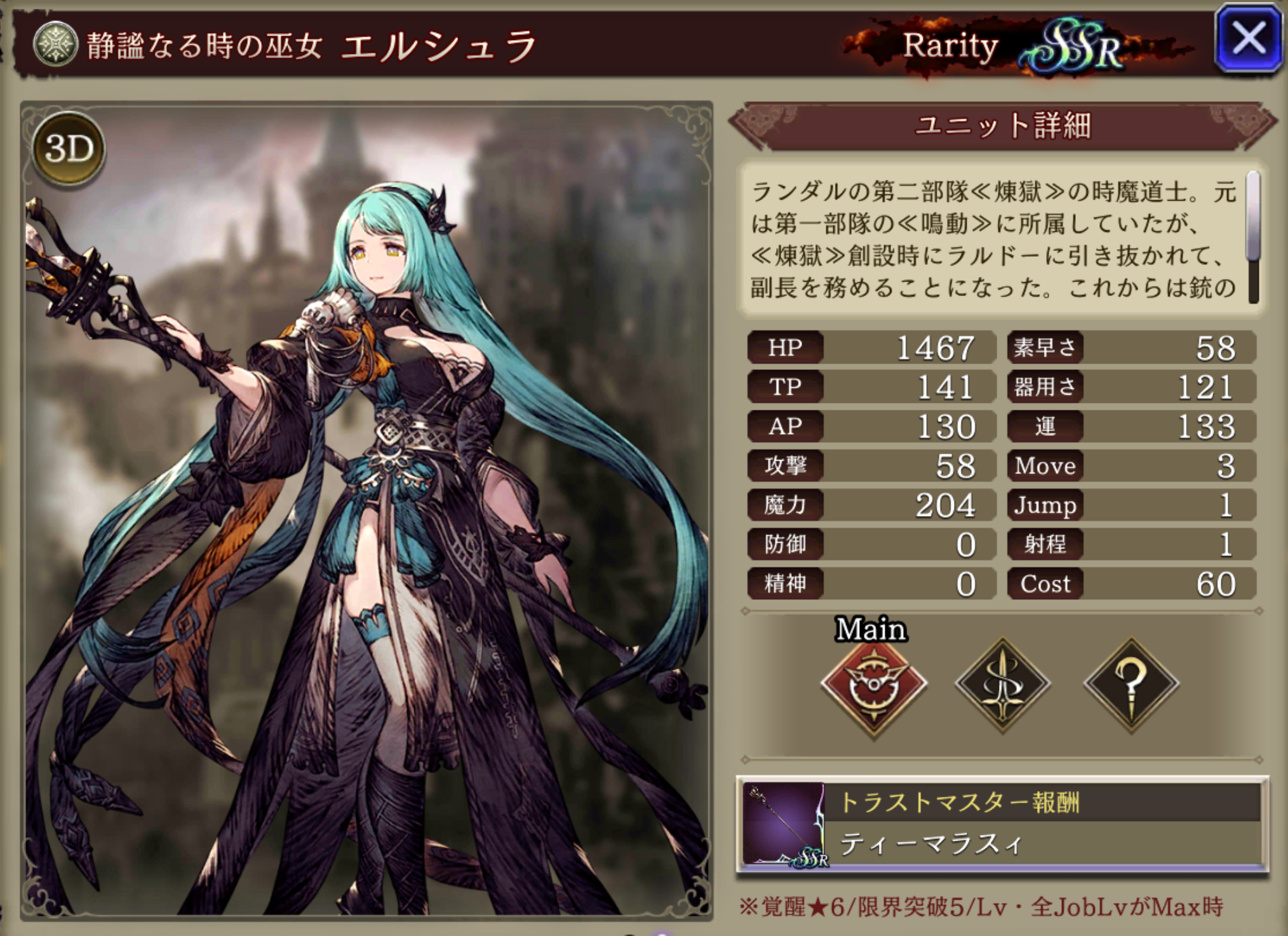Tap the element emblem beside unit name

pyautogui.click(x=56, y=44)
